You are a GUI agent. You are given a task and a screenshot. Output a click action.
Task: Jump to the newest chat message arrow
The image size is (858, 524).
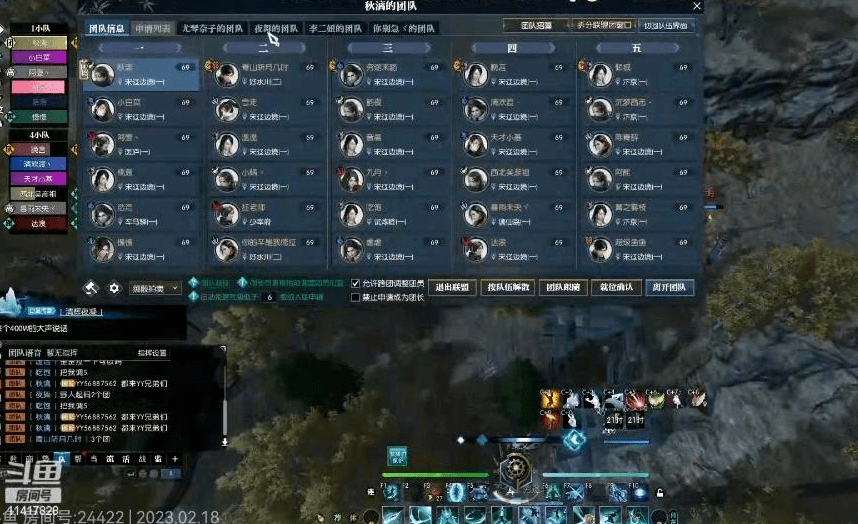tap(224, 441)
